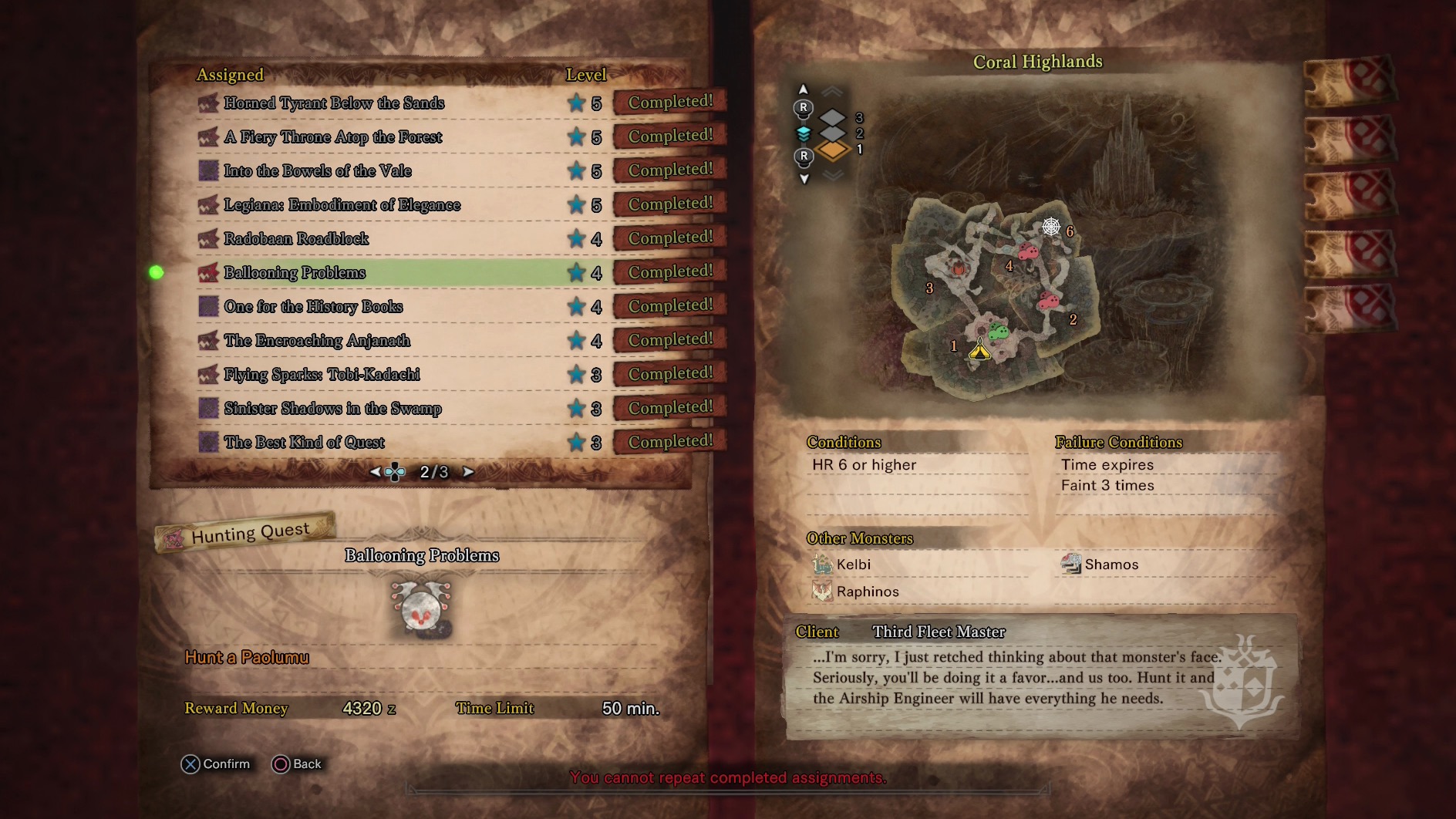Open Into the Bowels of the Vale
The height and width of the screenshot is (819, 1456).
[318, 171]
